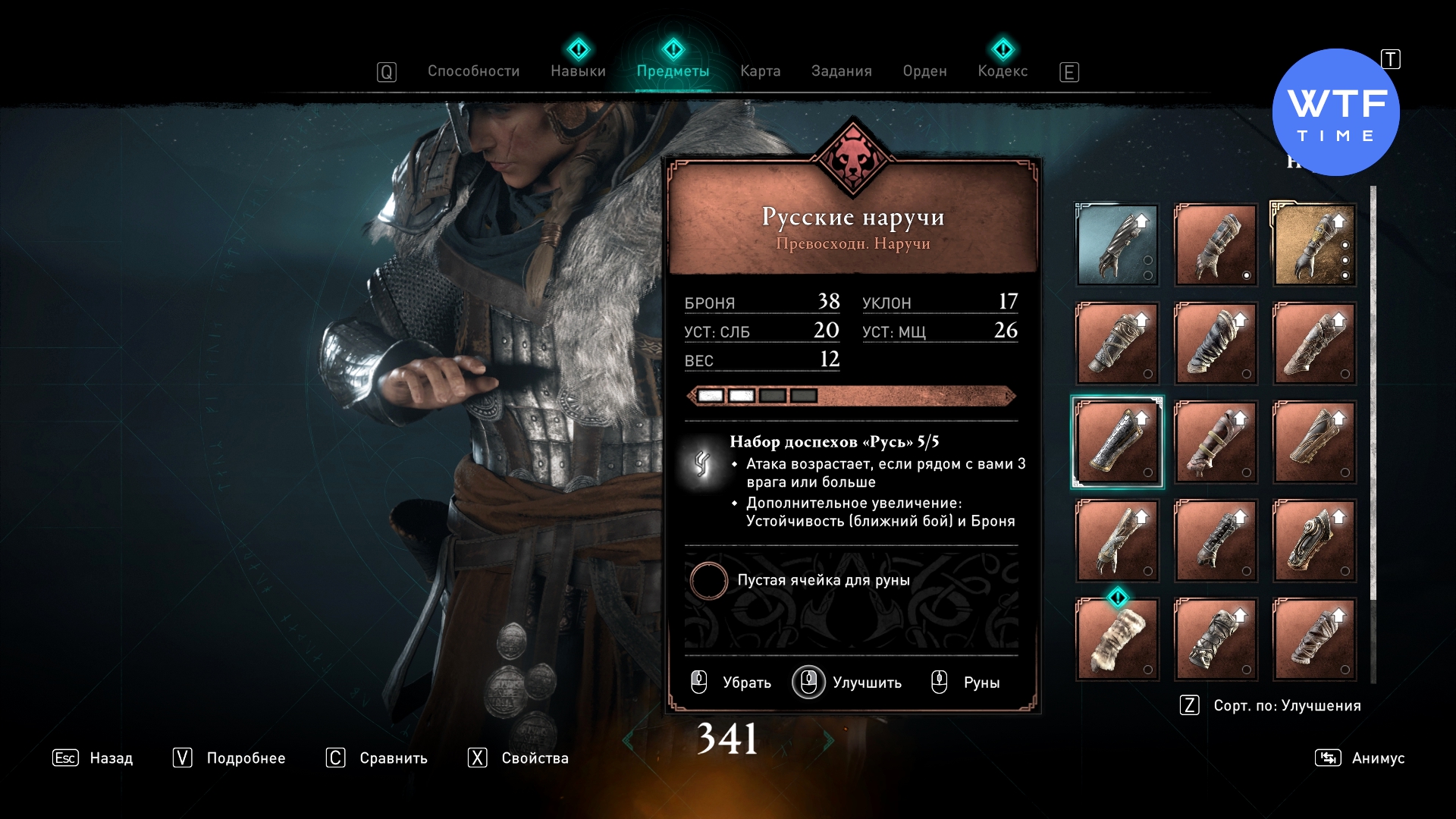Open the Навыки tab

pos(578,71)
